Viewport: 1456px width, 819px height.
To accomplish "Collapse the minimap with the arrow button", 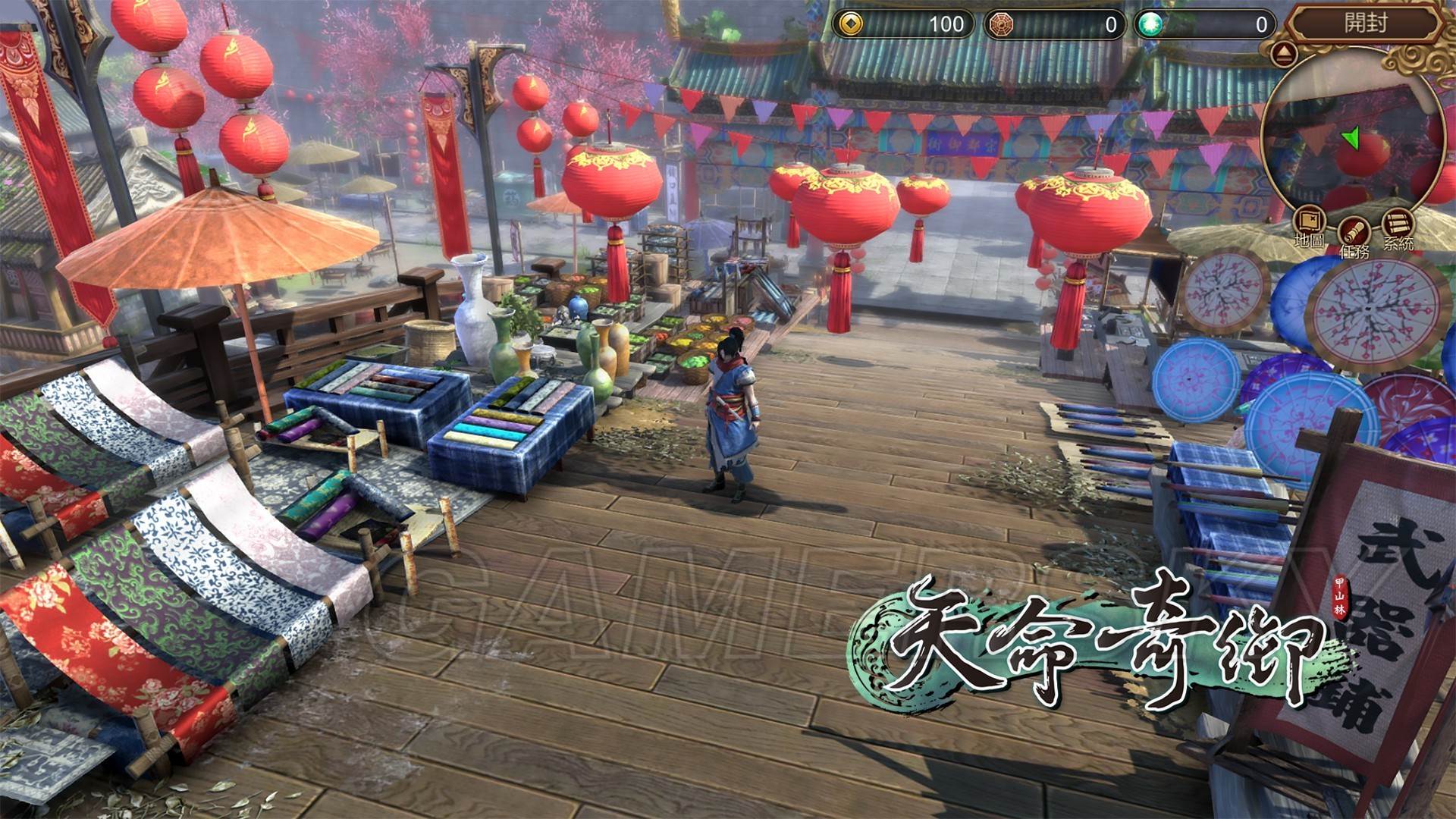I will click(1284, 54).
